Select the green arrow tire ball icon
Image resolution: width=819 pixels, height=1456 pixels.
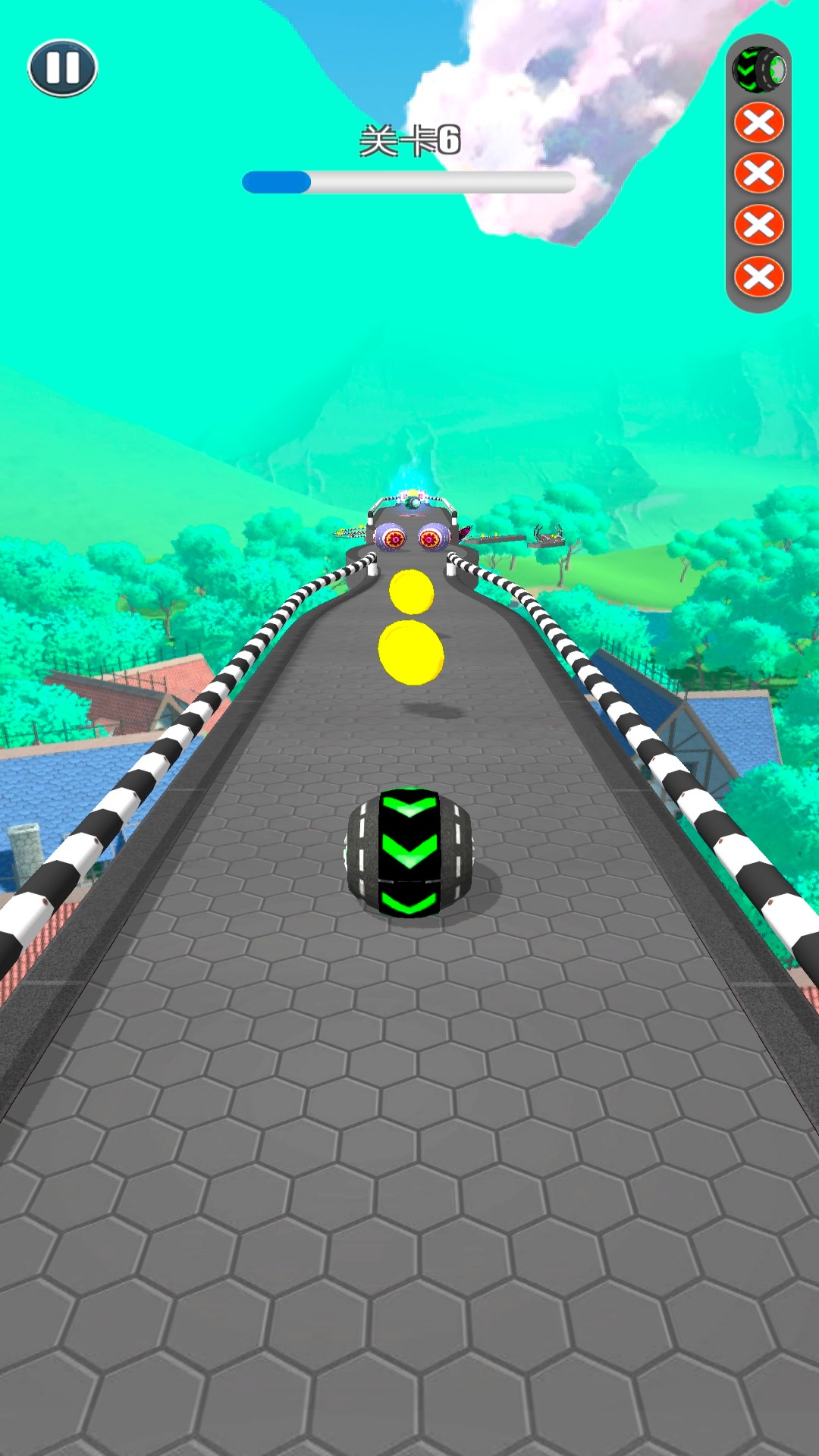click(x=758, y=71)
